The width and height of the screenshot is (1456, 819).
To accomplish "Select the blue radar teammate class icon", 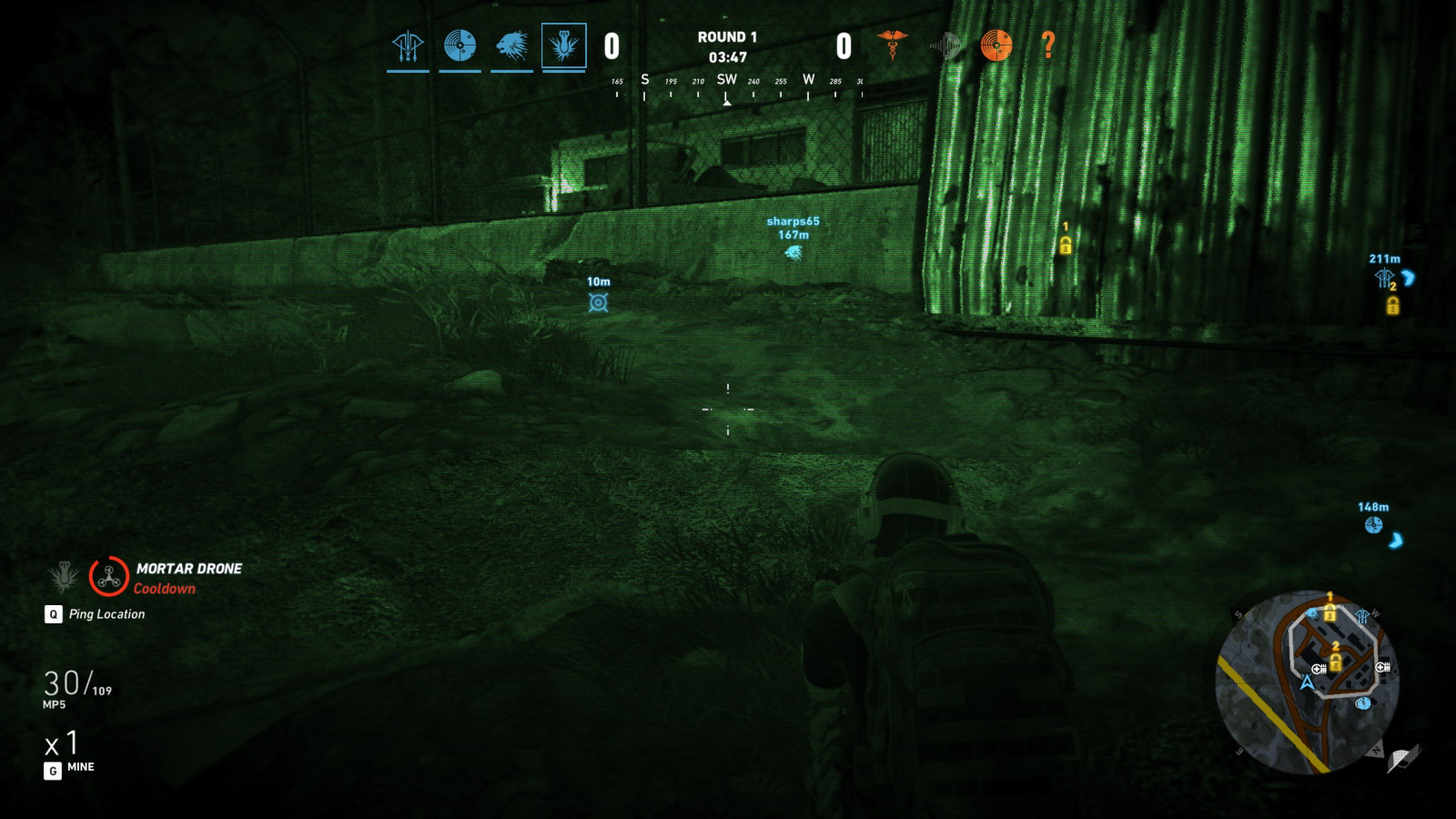I will coord(460,45).
